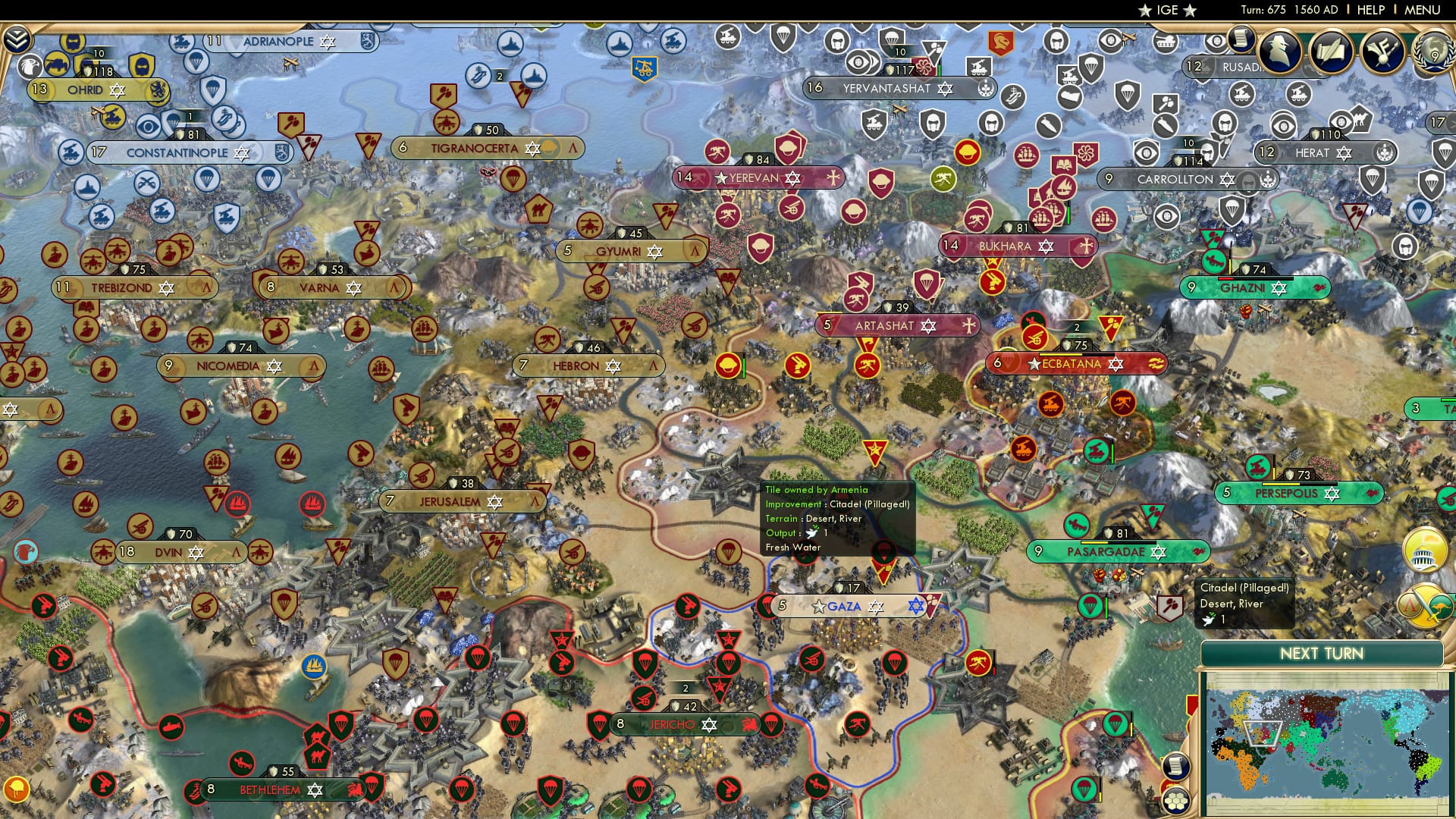Open the Social Policies scroll icon

coord(1331,53)
